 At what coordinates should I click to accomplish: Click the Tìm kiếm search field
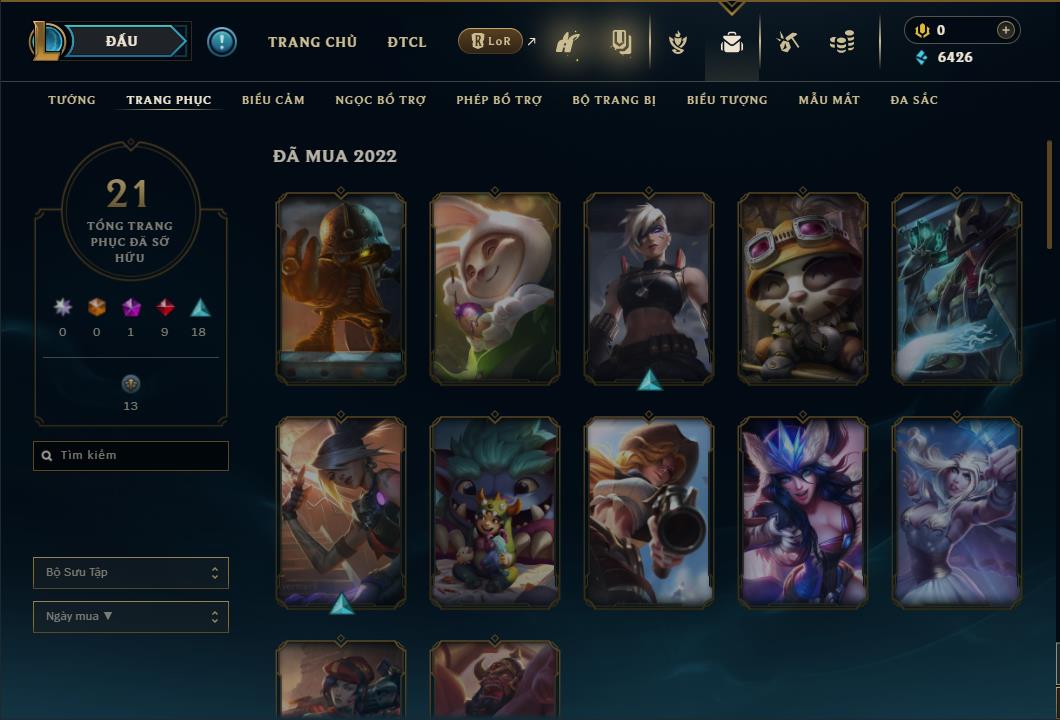(131, 455)
